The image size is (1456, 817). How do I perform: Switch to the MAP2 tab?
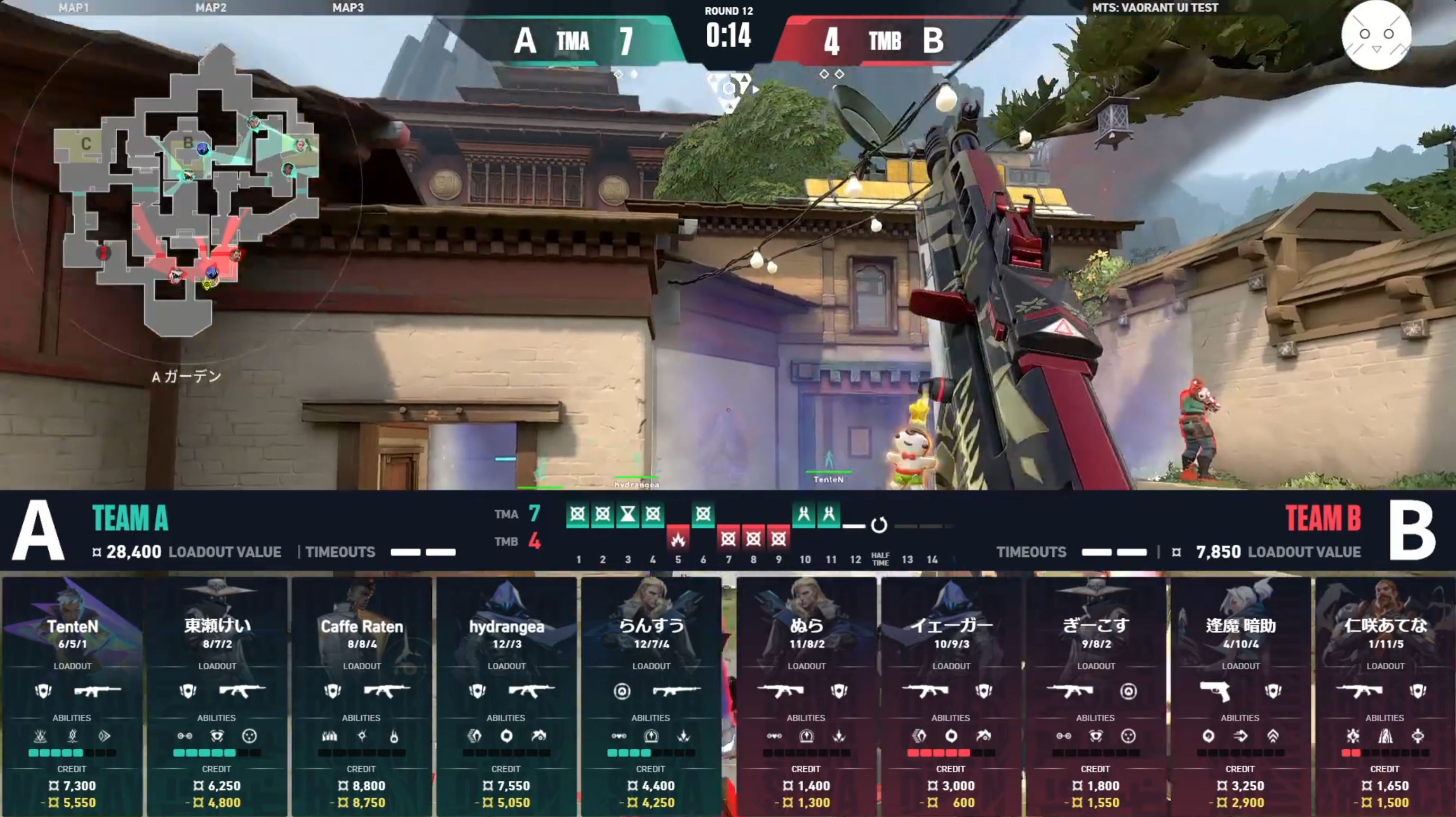[x=211, y=7]
